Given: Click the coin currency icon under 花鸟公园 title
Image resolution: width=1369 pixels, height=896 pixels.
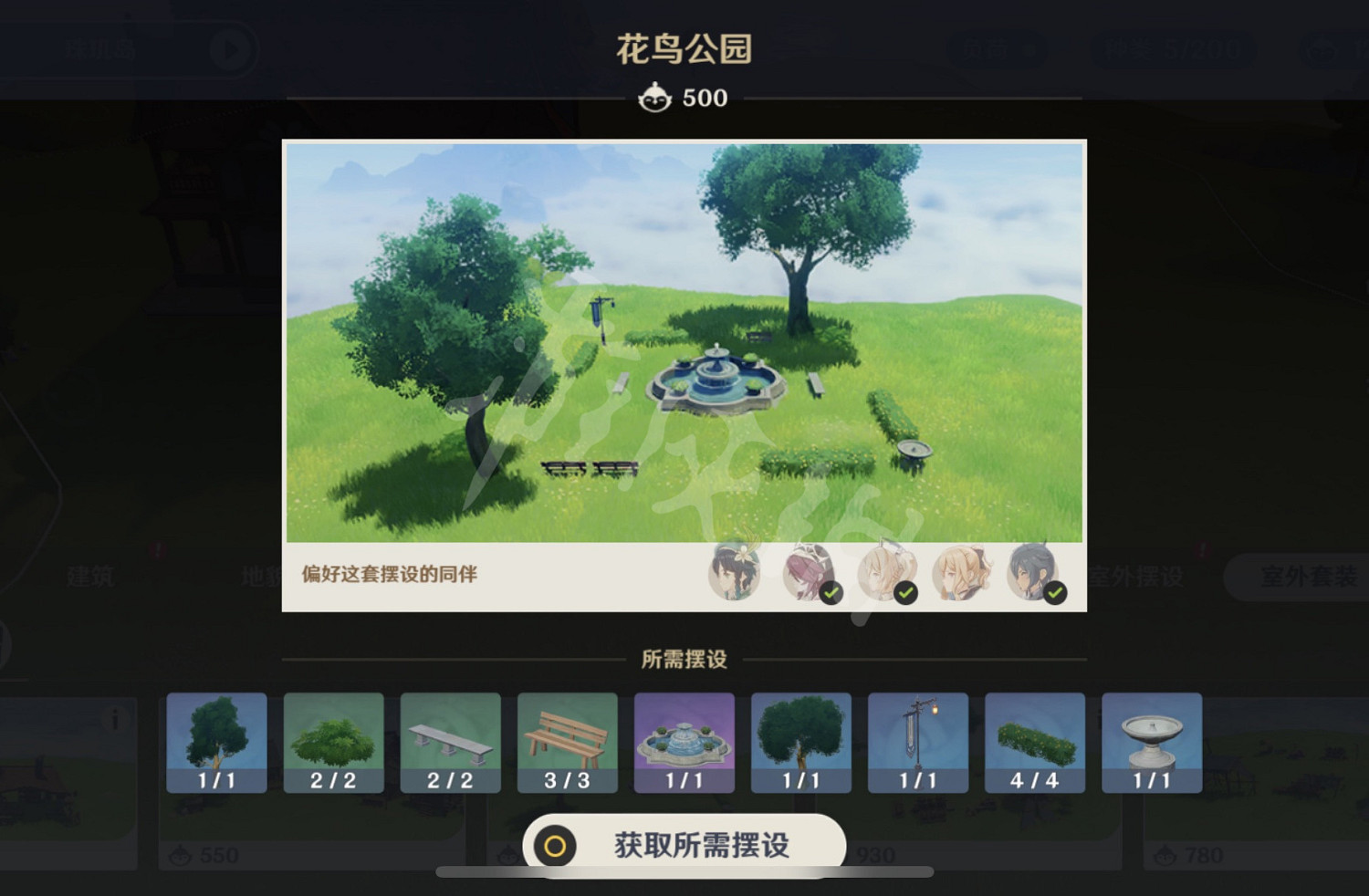Looking at the screenshot, I should 655,97.
